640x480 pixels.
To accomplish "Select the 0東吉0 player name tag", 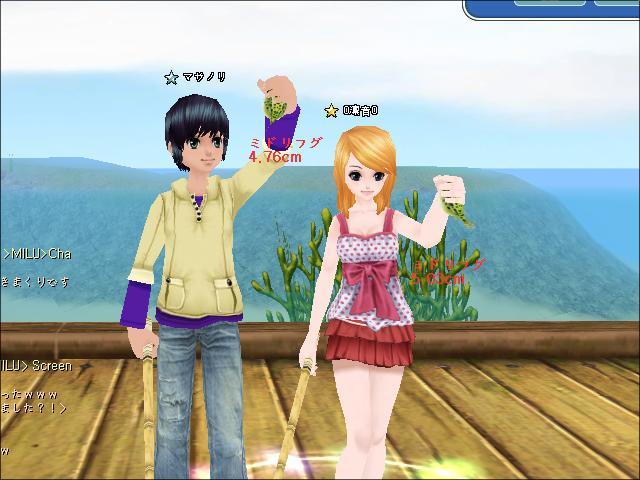I will coord(360,110).
